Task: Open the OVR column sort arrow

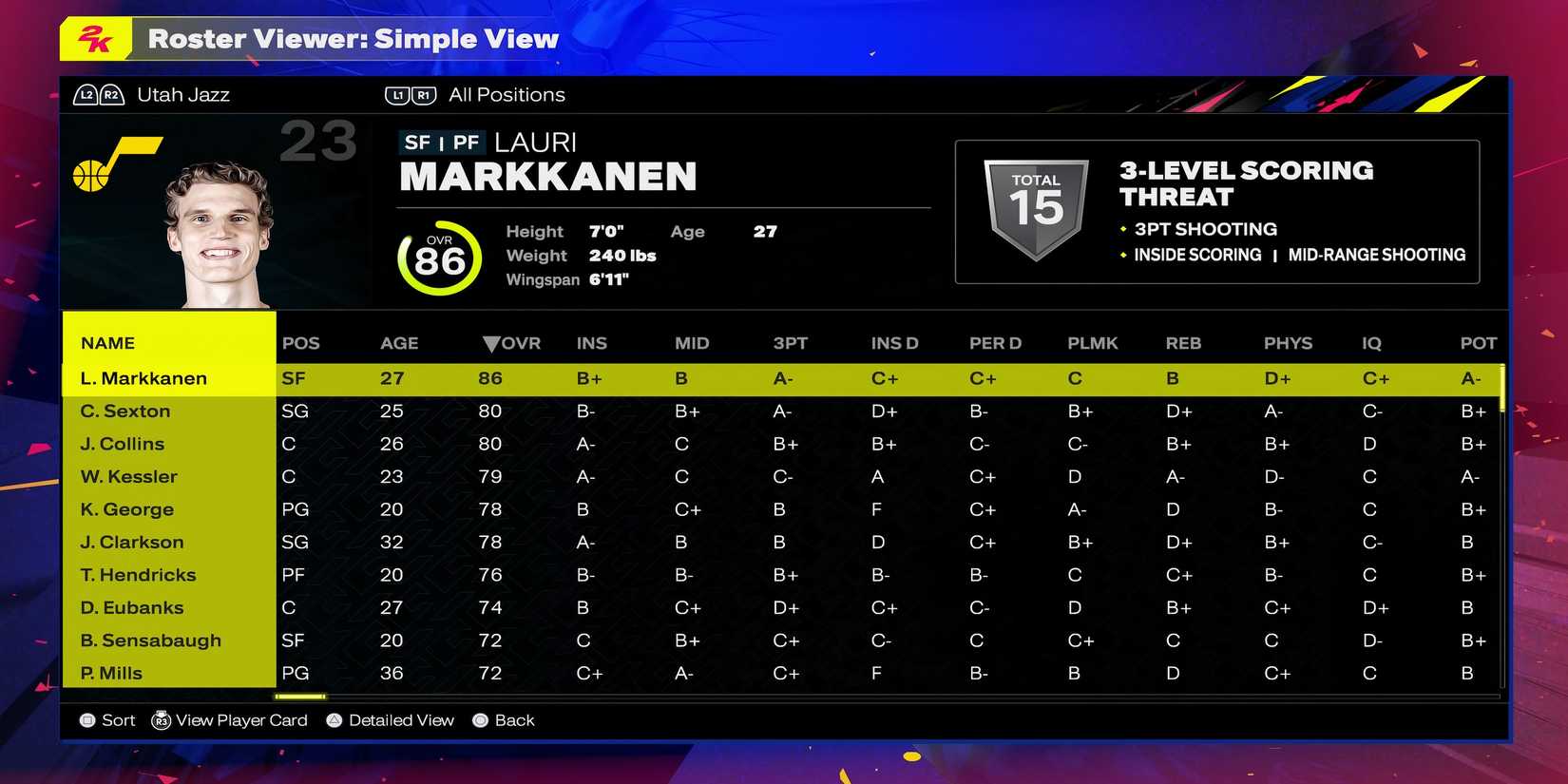Action: (x=490, y=343)
